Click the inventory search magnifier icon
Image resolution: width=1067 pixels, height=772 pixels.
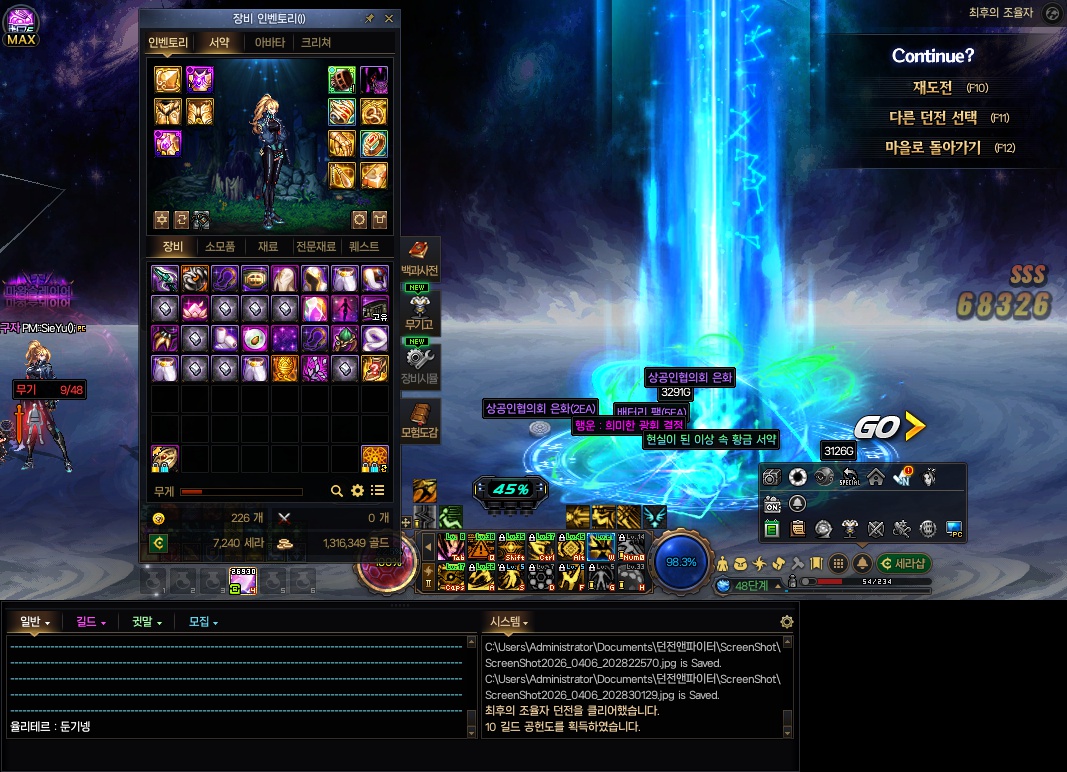click(x=337, y=491)
